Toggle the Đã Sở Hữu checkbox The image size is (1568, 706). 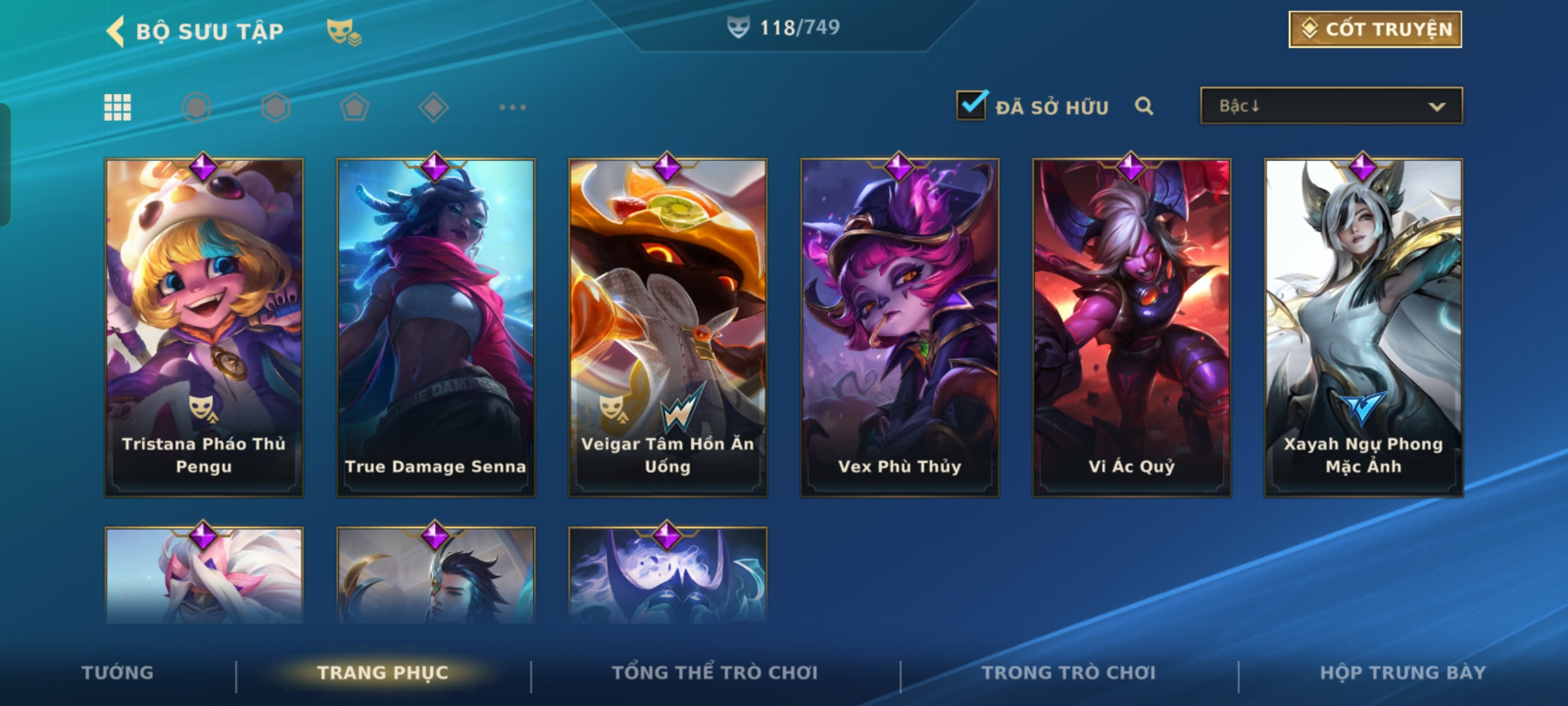[x=972, y=106]
